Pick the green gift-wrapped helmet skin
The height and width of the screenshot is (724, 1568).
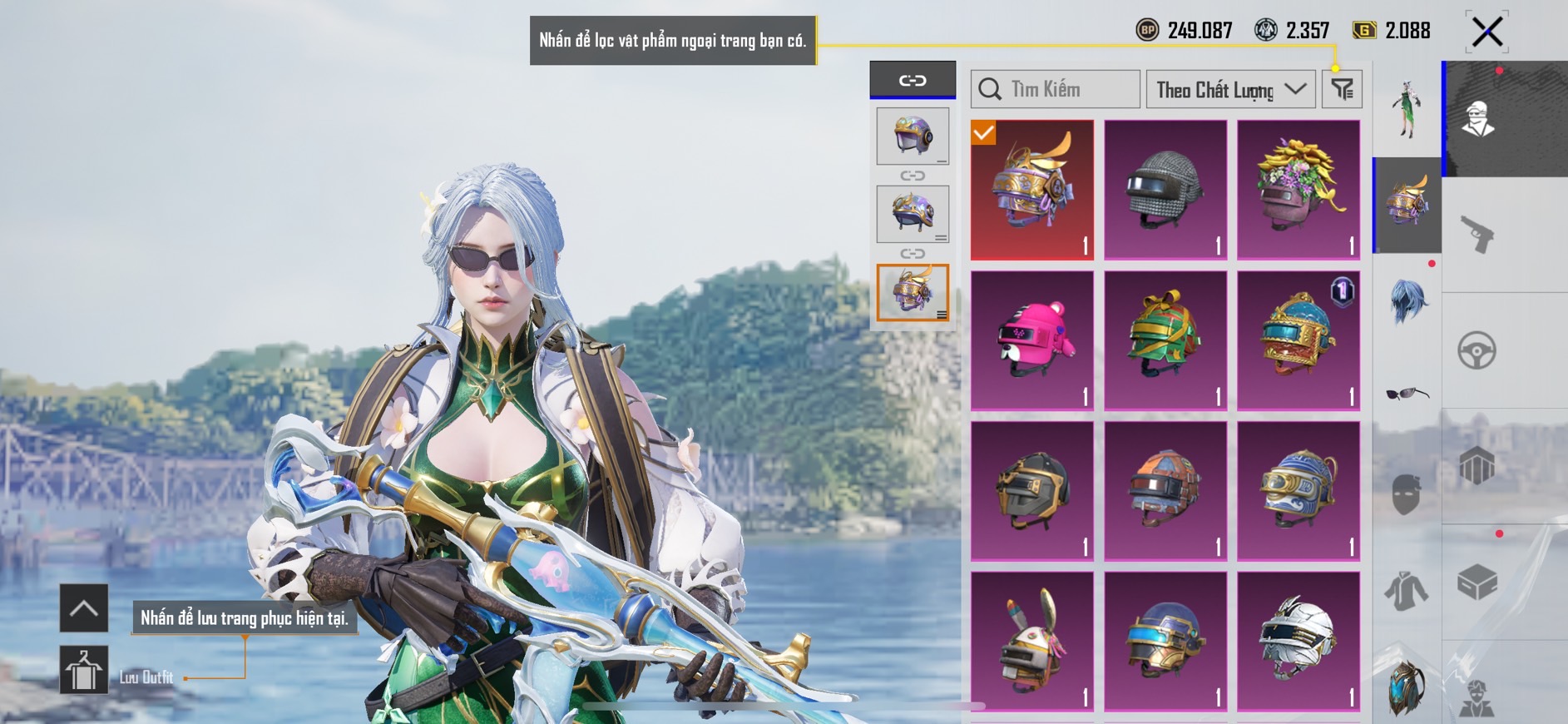click(1165, 340)
